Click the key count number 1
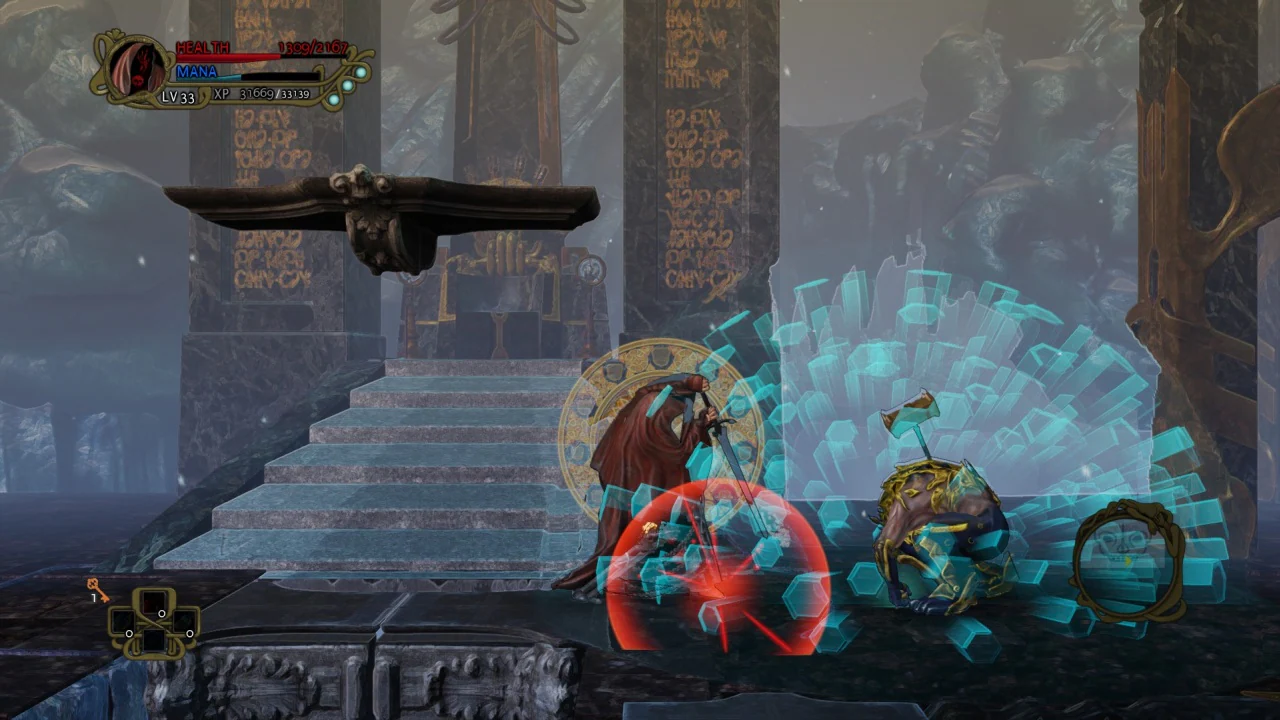This screenshot has width=1280, height=720. tap(94, 597)
